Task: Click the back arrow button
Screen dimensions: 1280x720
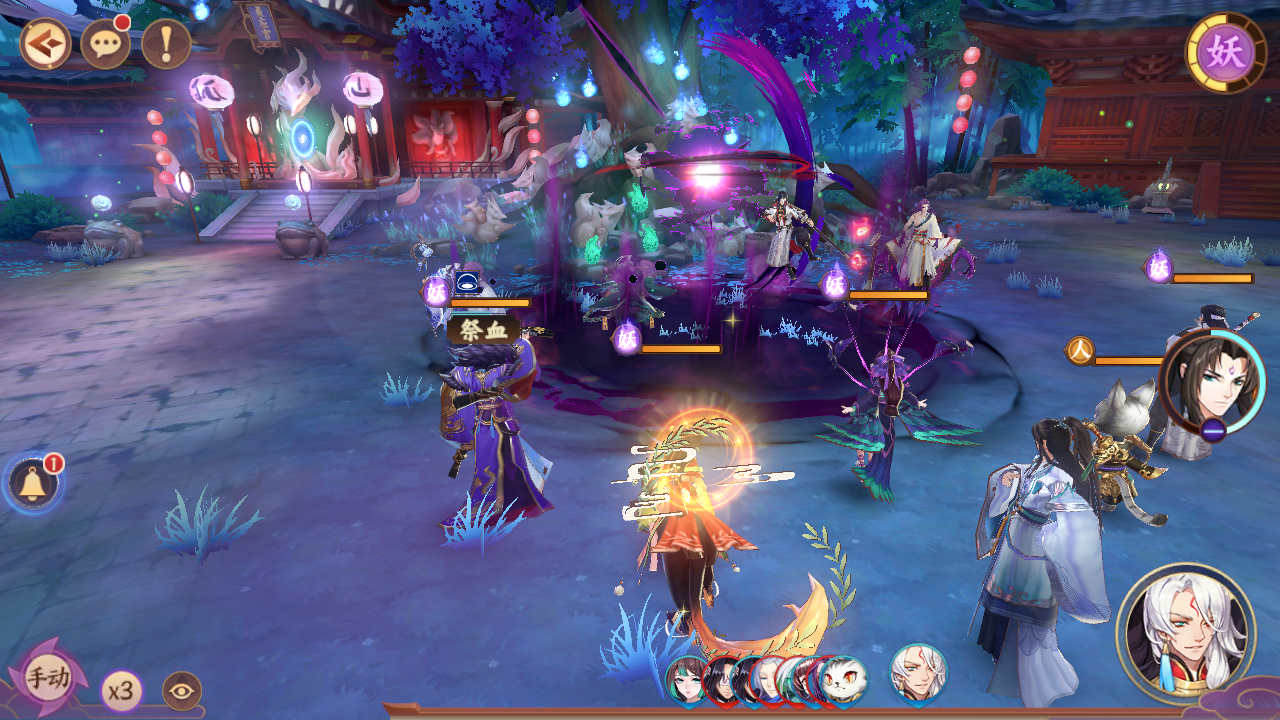Action: (45, 44)
